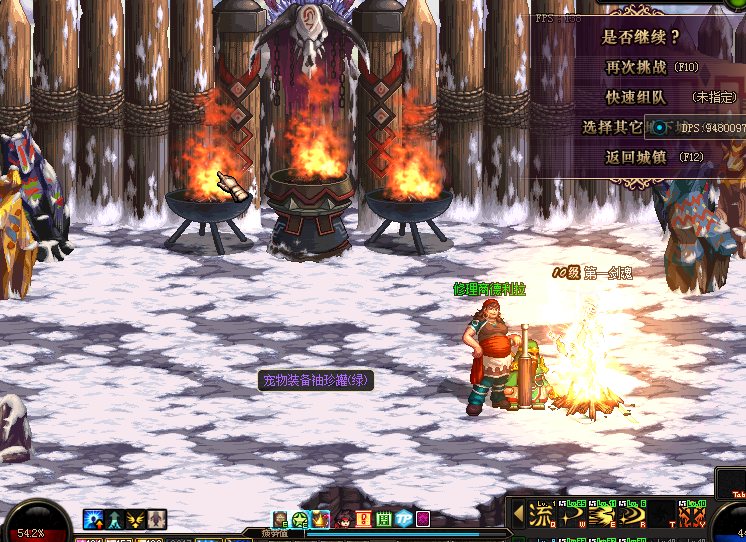746x542 pixels.
Task: Click the golden wings buff icon
Action: (x=136, y=519)
